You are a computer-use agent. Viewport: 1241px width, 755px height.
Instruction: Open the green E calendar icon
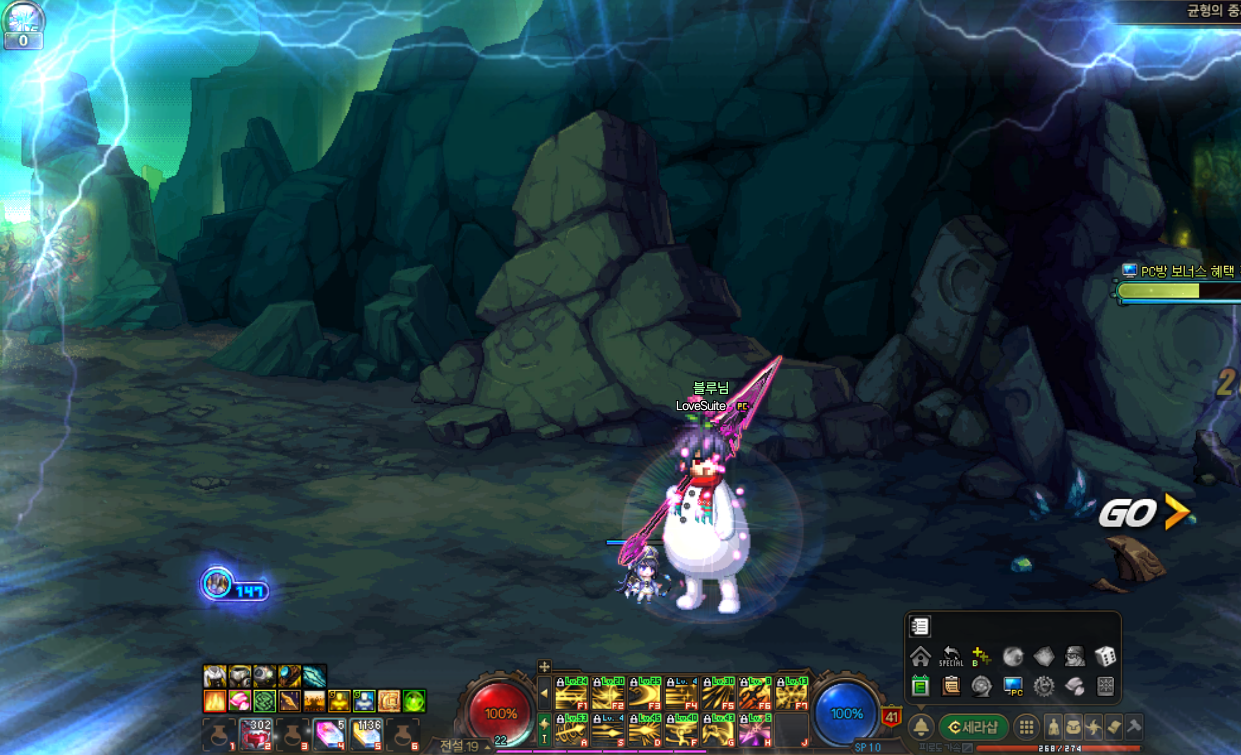click(920, 686)
